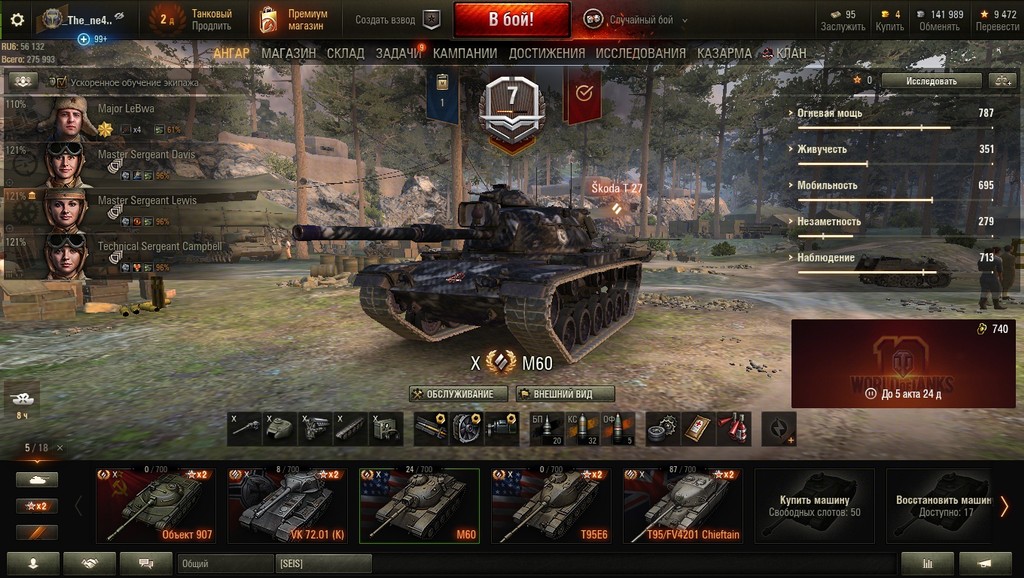The height and width of the screenshot is (578, 1024).
Task: Open the settings gear menu
Action: point(17,19)
